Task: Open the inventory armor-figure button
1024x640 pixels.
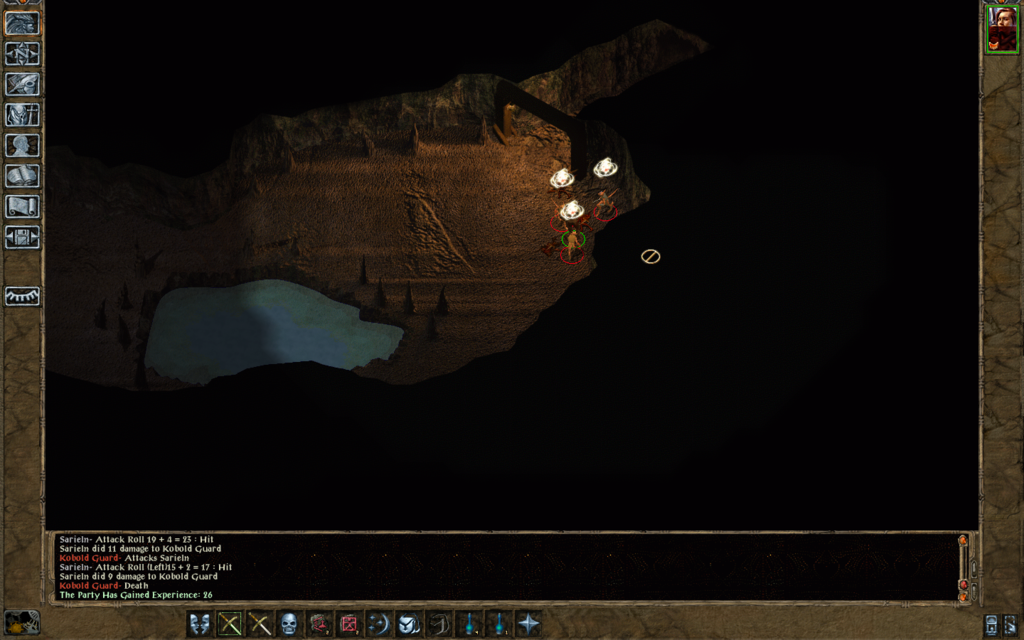Action: (x=22, y=115)
